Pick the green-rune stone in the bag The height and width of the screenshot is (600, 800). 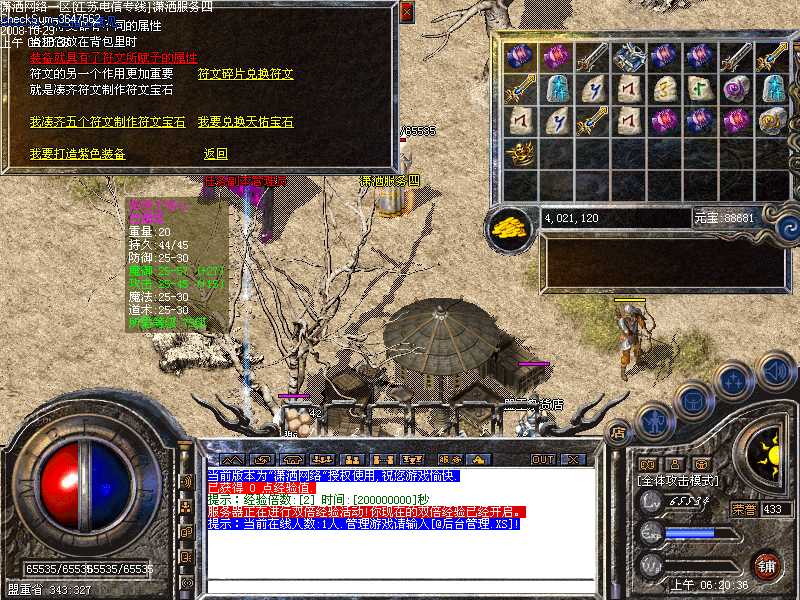(x=700, y=89)
